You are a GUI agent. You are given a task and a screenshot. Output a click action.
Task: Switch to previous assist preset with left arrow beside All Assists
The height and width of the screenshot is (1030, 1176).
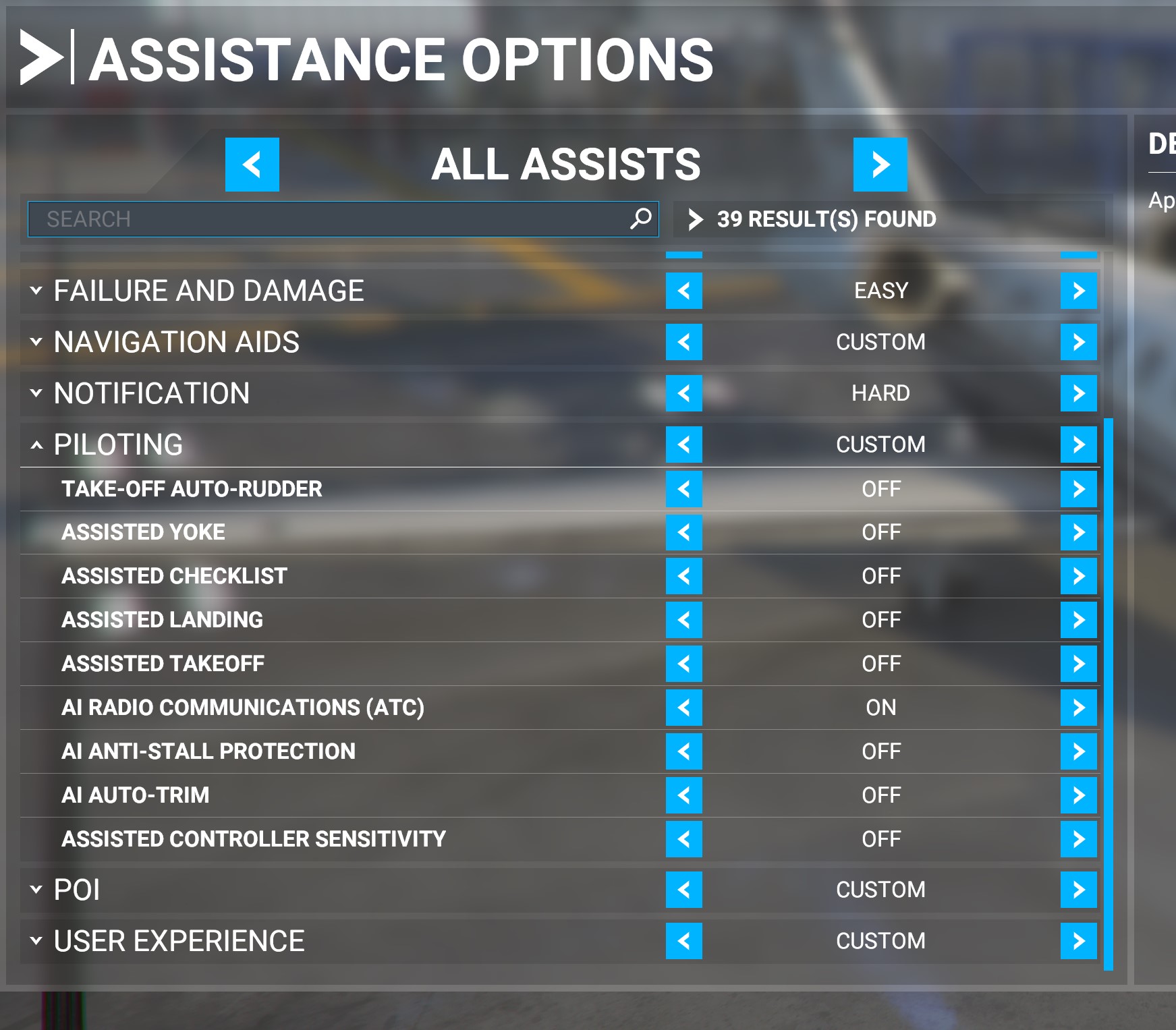tap(252, 165)
